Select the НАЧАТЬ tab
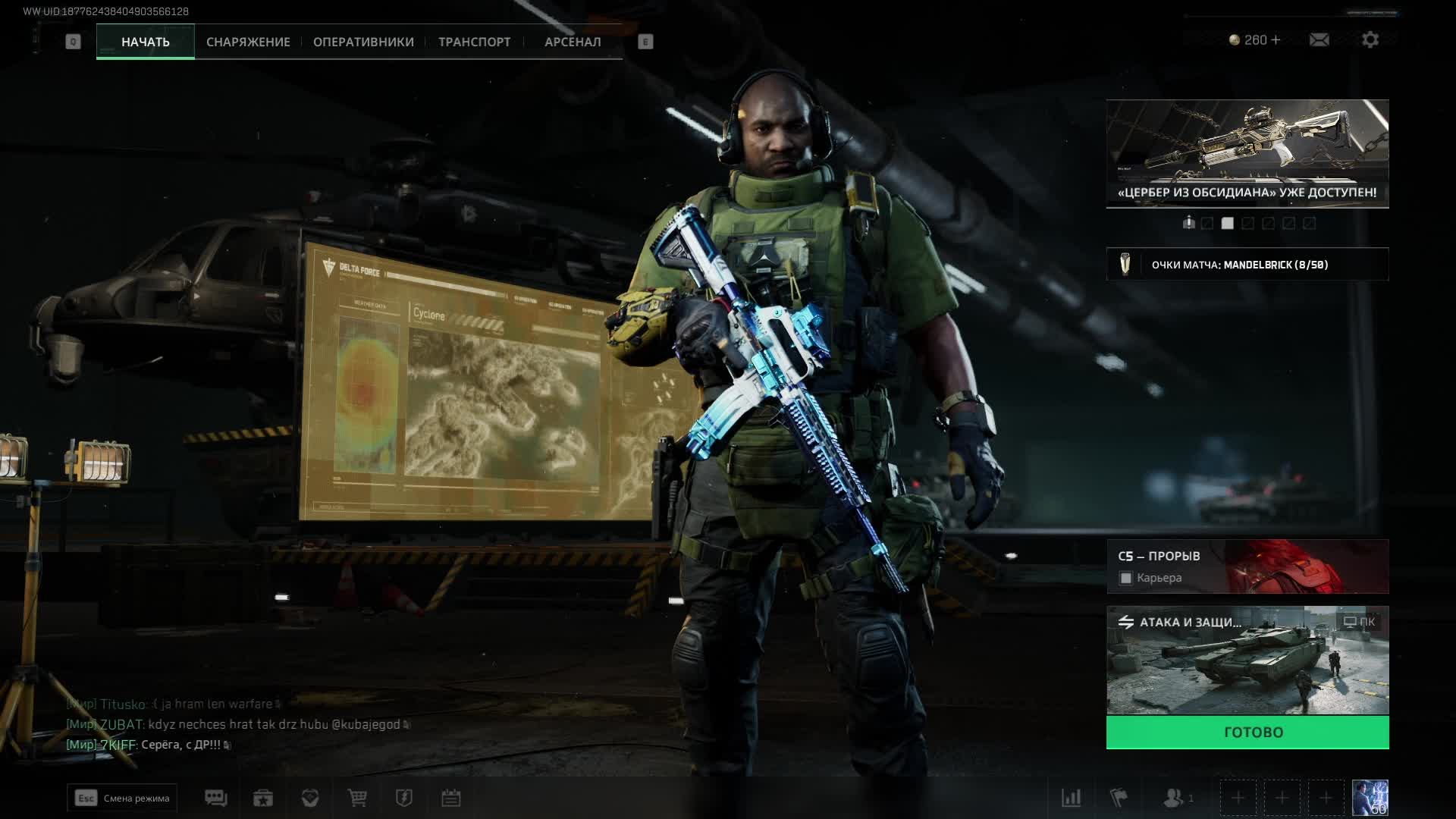Image resolution: width=1456 pixels, height=819 pixels. point(146,42)
